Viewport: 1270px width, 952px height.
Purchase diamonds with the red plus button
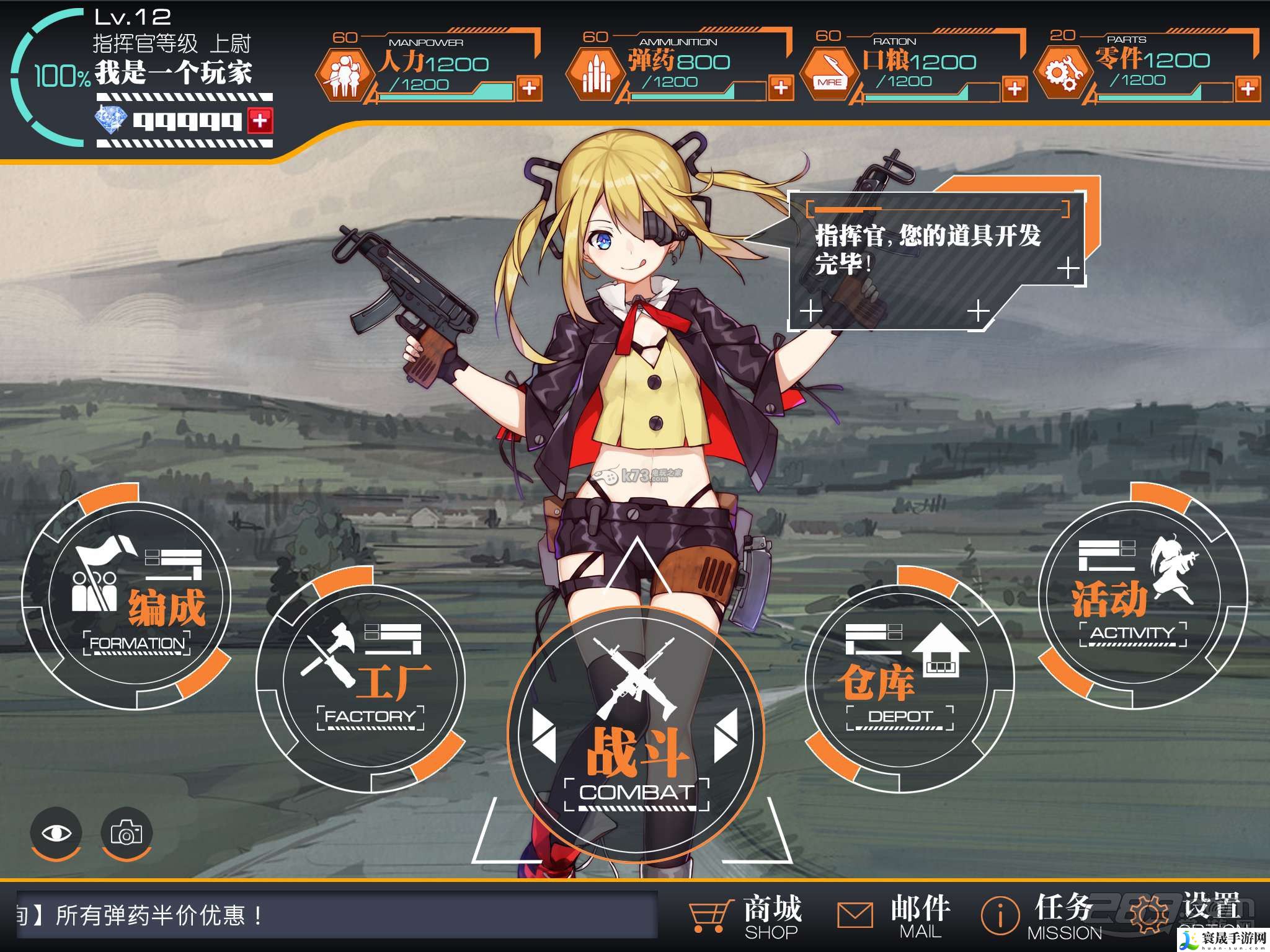[x=260, y=120]
